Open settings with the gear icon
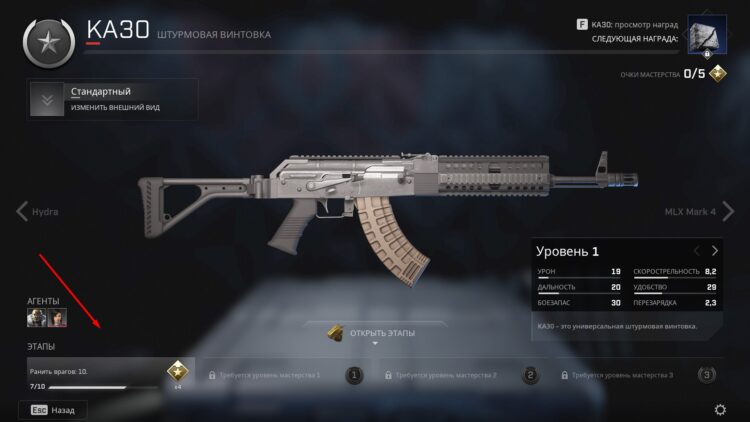This screenshot has width=750, height=422. [720, 410]
